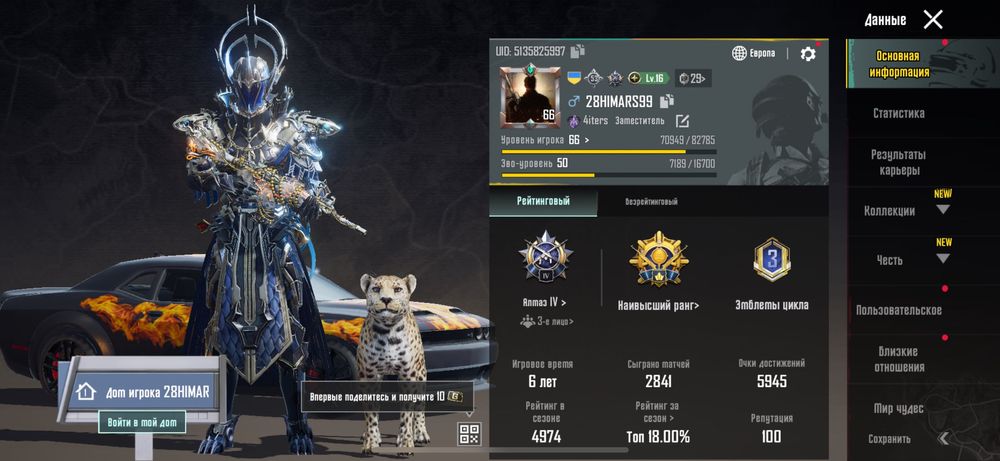Click the player avatar portrait
Image resolution: width=1000 pixels, height=461 pixels.
click(528, 97)
